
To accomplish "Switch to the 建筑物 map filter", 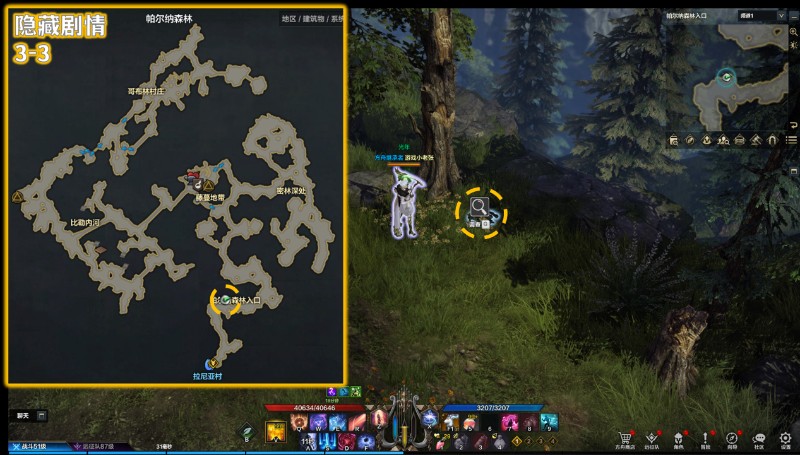I will [313, 19].
